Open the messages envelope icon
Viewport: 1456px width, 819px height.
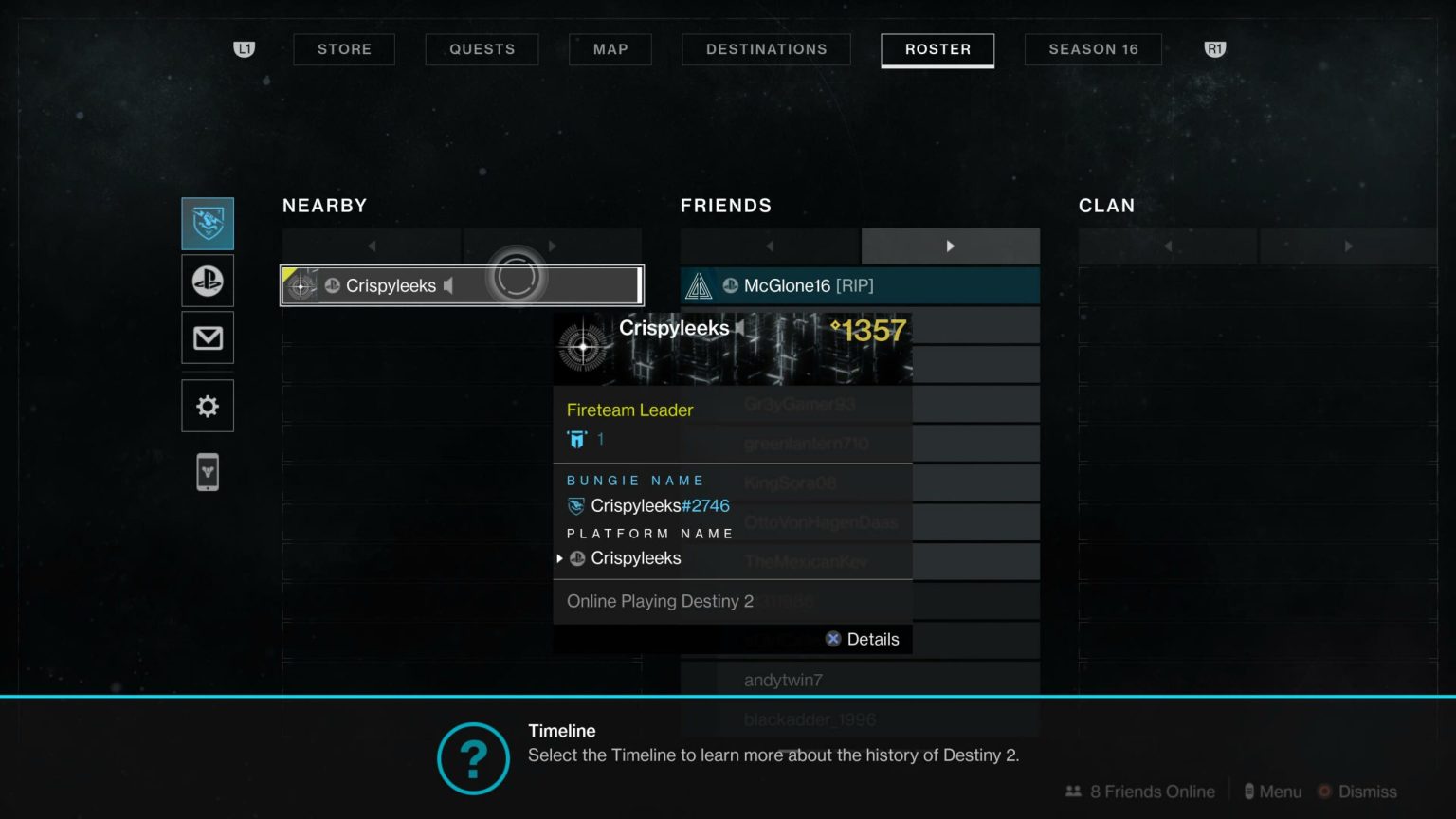pos(207,337)
